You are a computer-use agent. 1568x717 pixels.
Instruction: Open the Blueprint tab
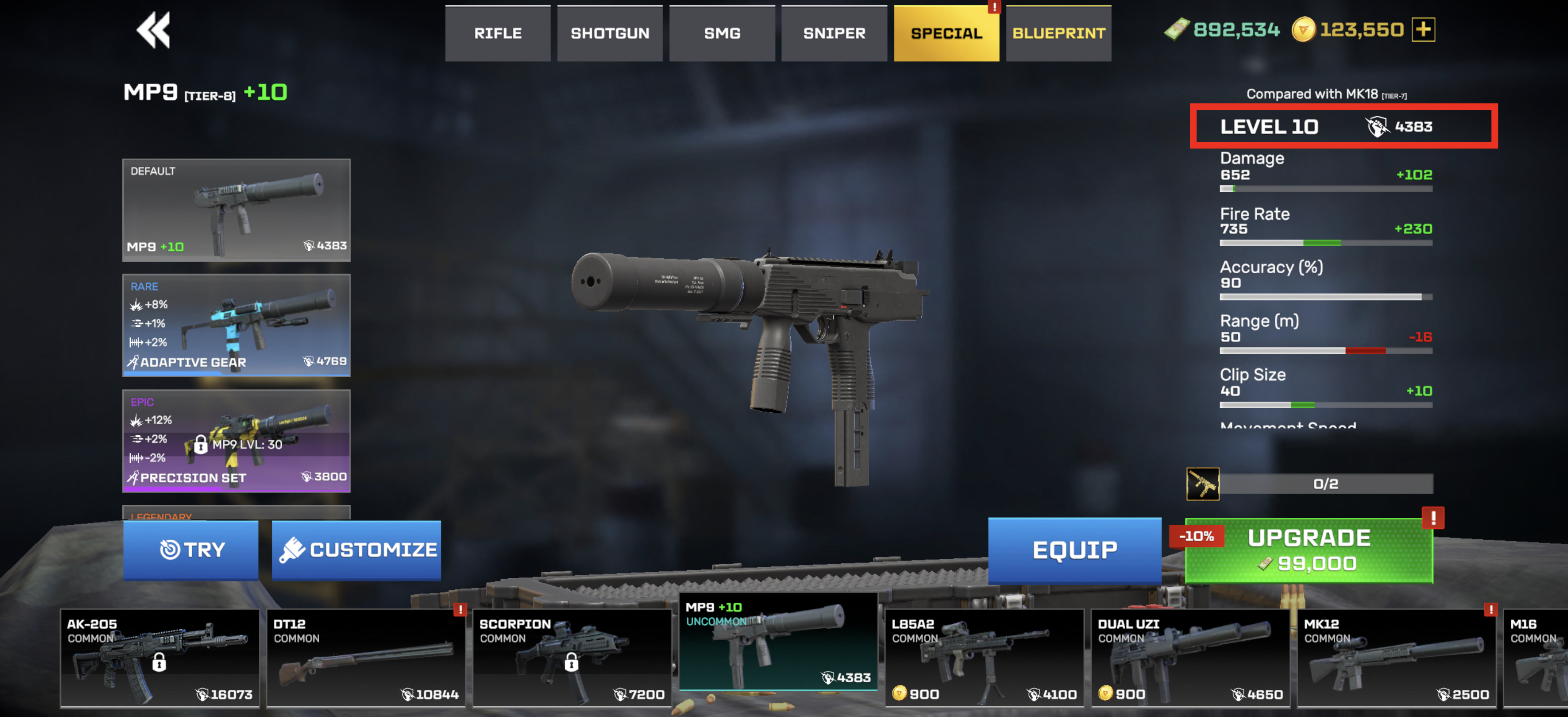coord(1059,34)
